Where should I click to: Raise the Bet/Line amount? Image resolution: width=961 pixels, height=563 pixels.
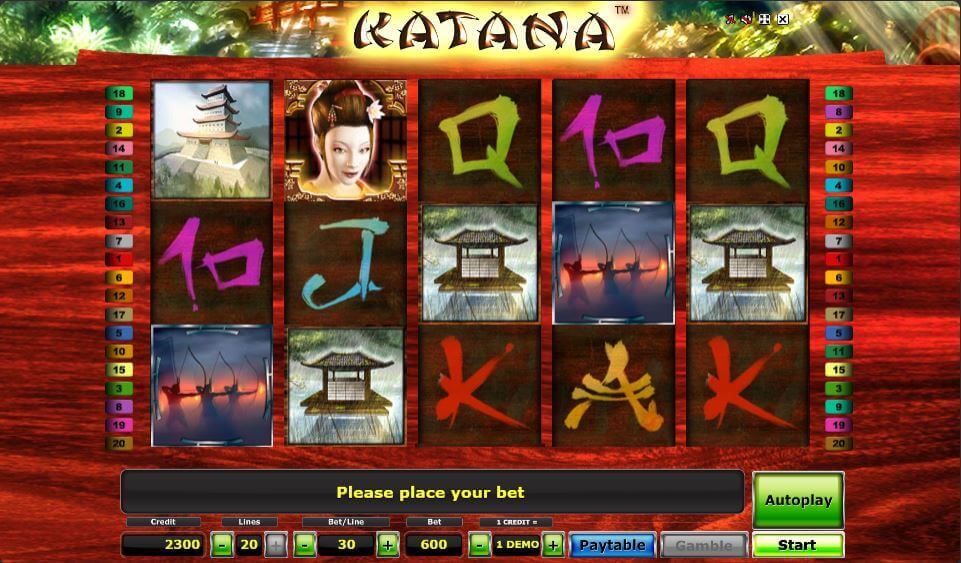pyautogui.click(x=388, y=545)
